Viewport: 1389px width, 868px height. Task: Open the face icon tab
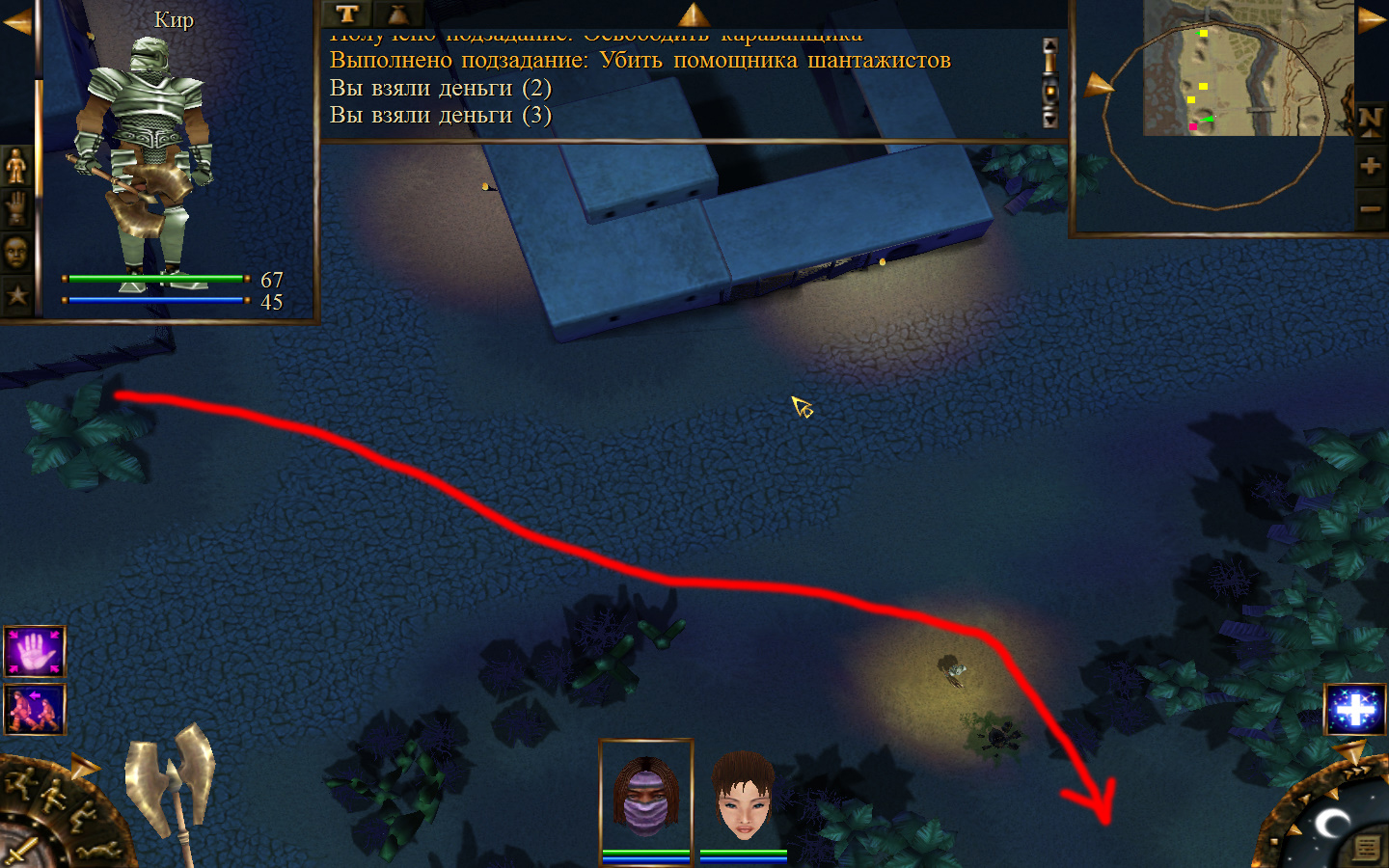click(16, 253)
